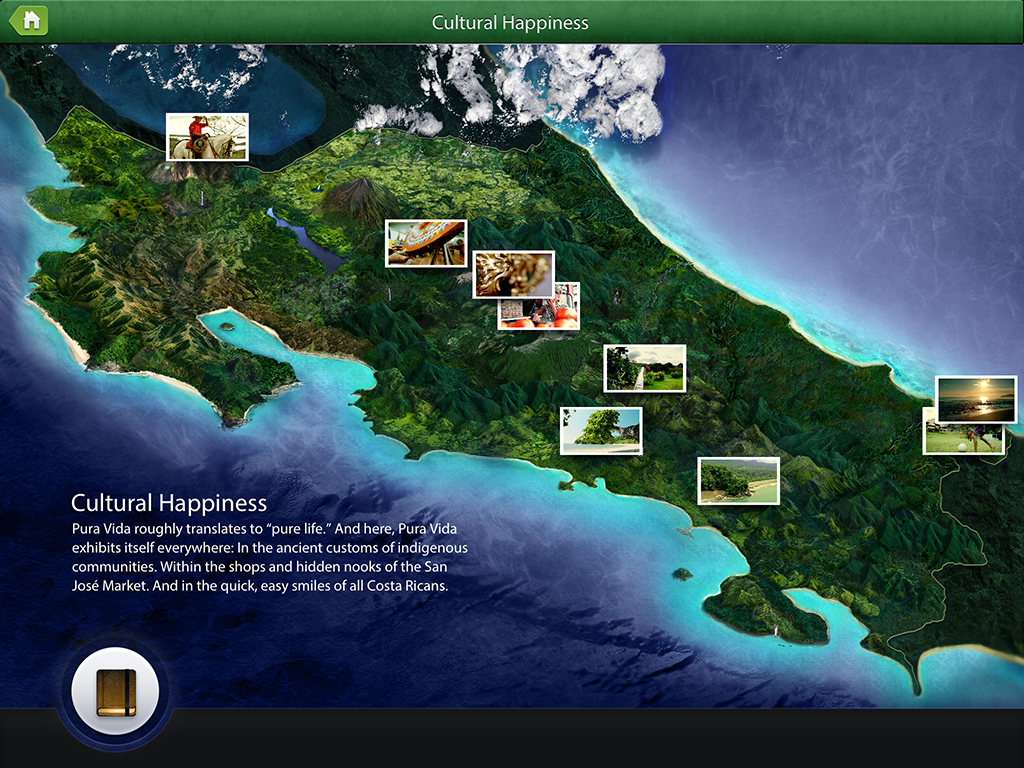Open the leather journal book button

(115, 691)
